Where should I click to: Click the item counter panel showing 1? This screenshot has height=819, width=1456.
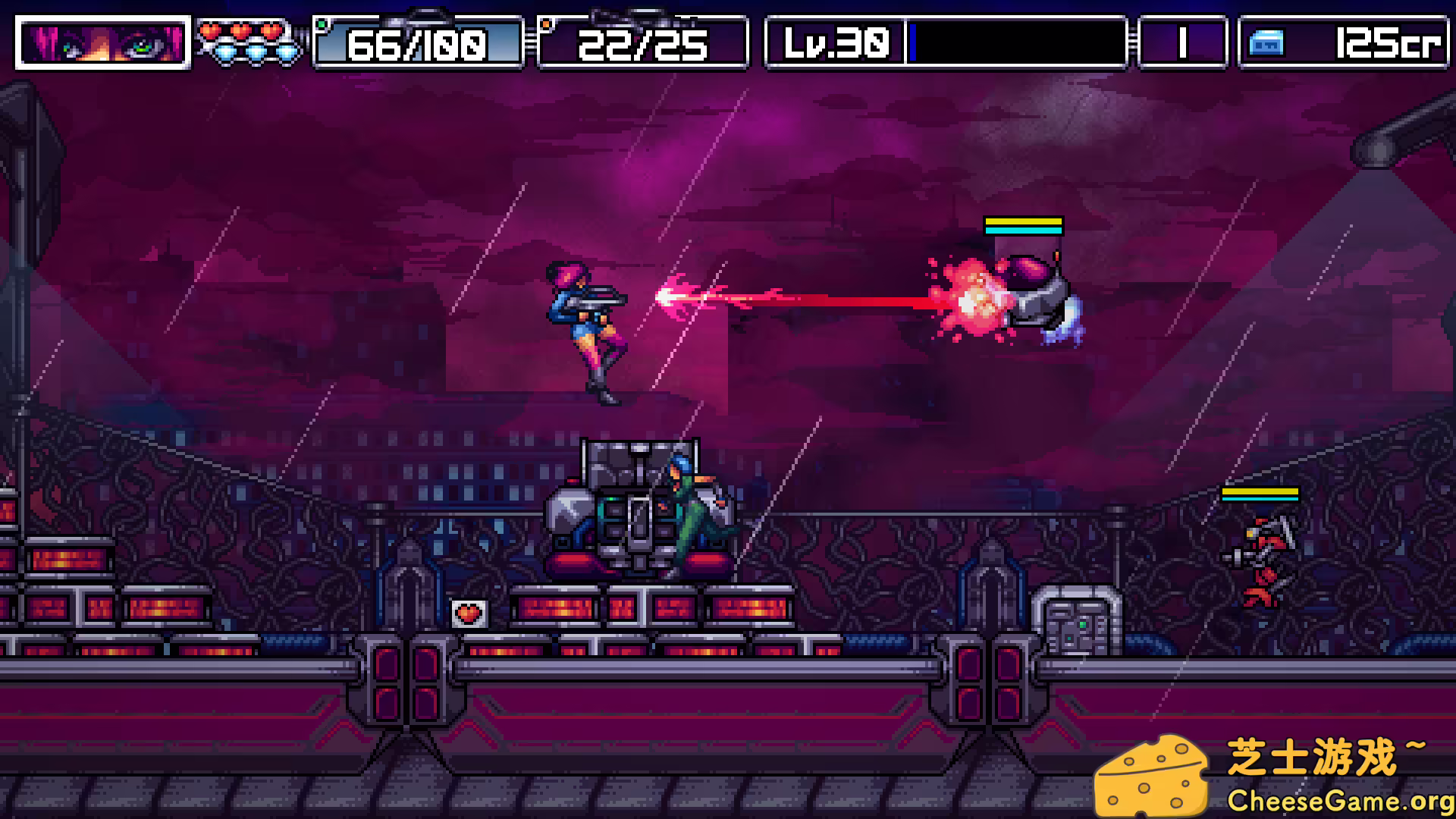[x=1183, y=43]
